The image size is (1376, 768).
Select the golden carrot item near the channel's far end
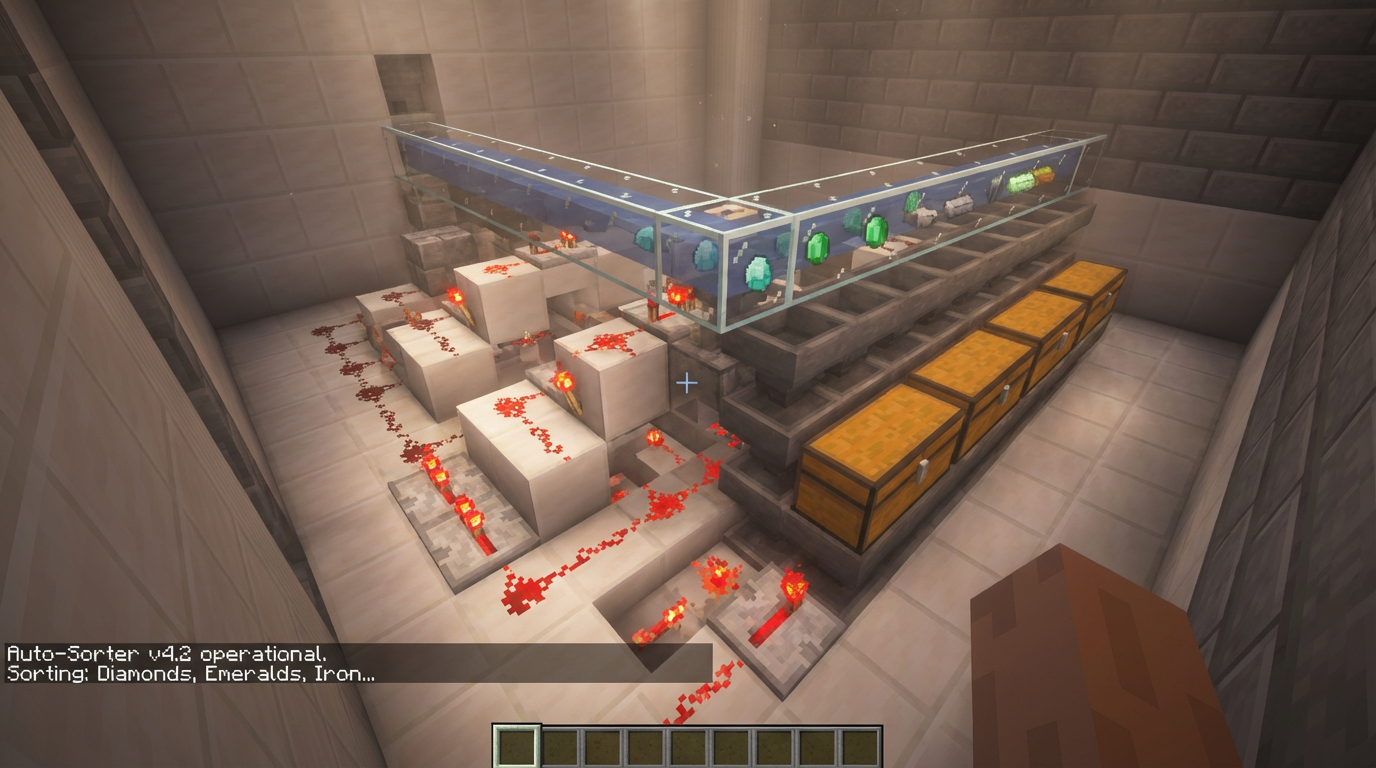tap(1043, 174)
